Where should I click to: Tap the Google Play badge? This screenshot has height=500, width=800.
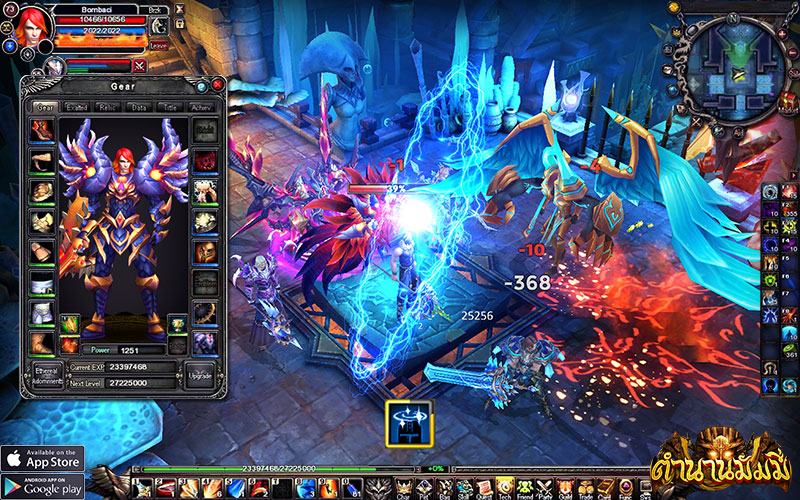[42, 485]
